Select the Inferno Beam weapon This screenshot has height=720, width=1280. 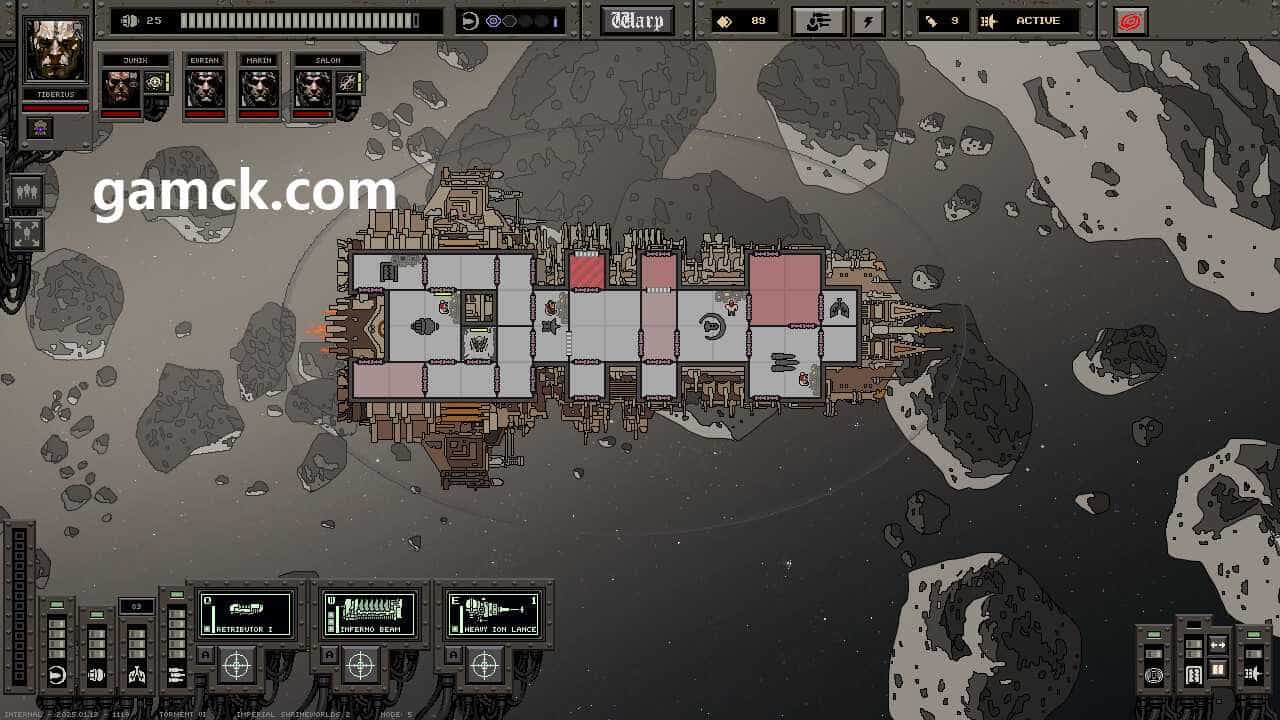(369, 614)
